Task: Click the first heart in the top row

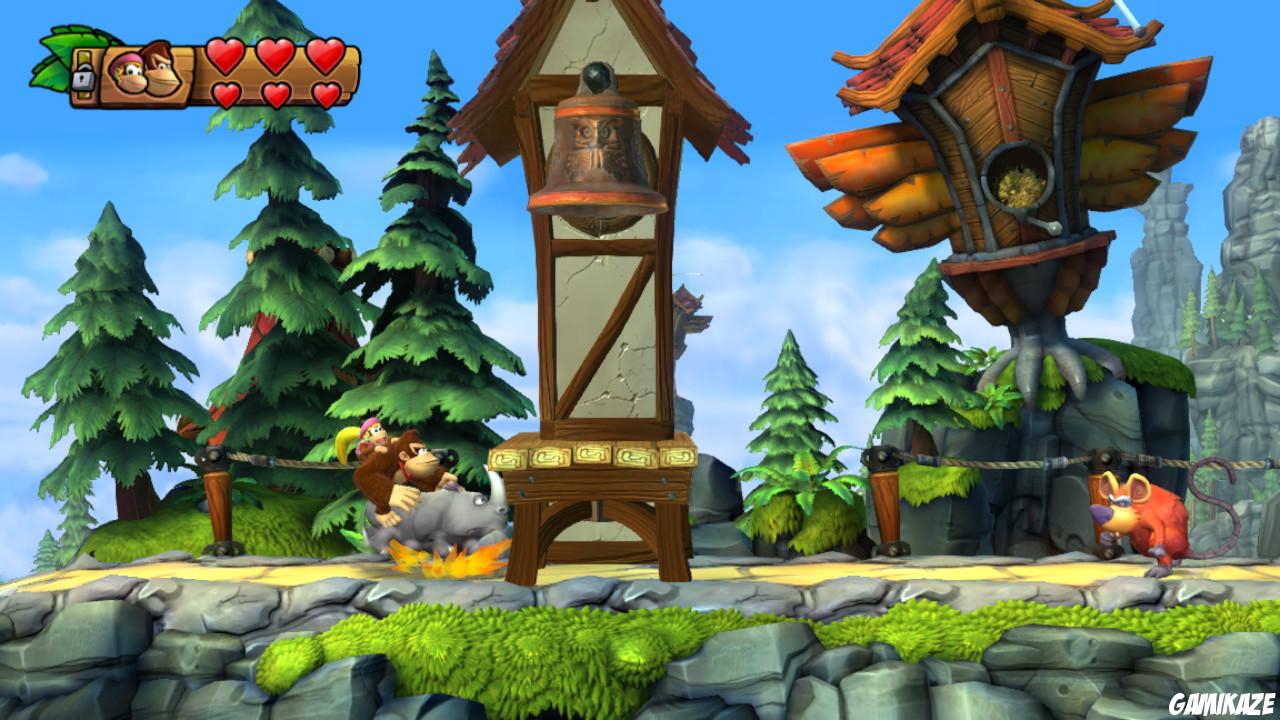Action: (x=225, y=56)
